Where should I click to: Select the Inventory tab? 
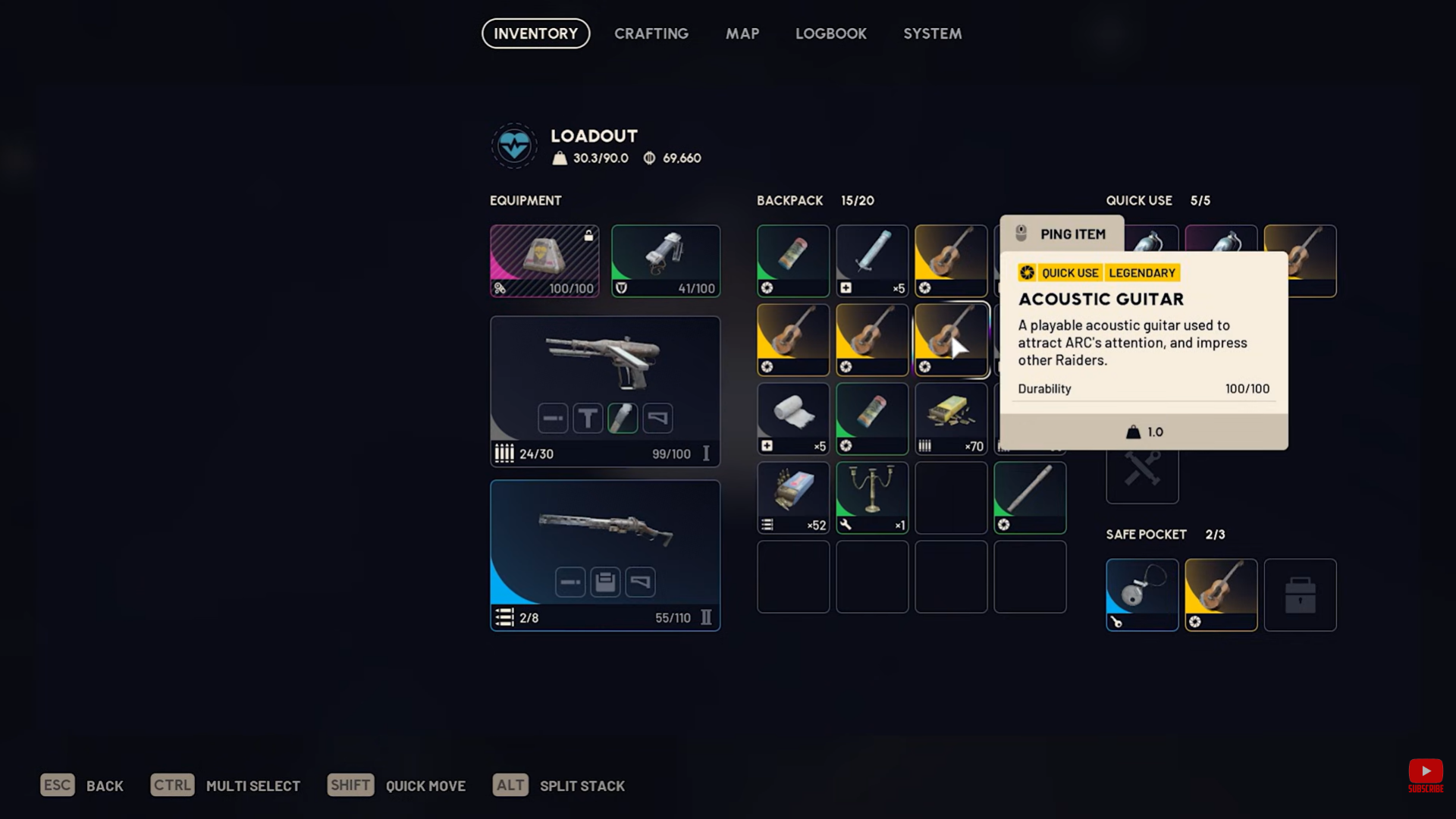535,33
